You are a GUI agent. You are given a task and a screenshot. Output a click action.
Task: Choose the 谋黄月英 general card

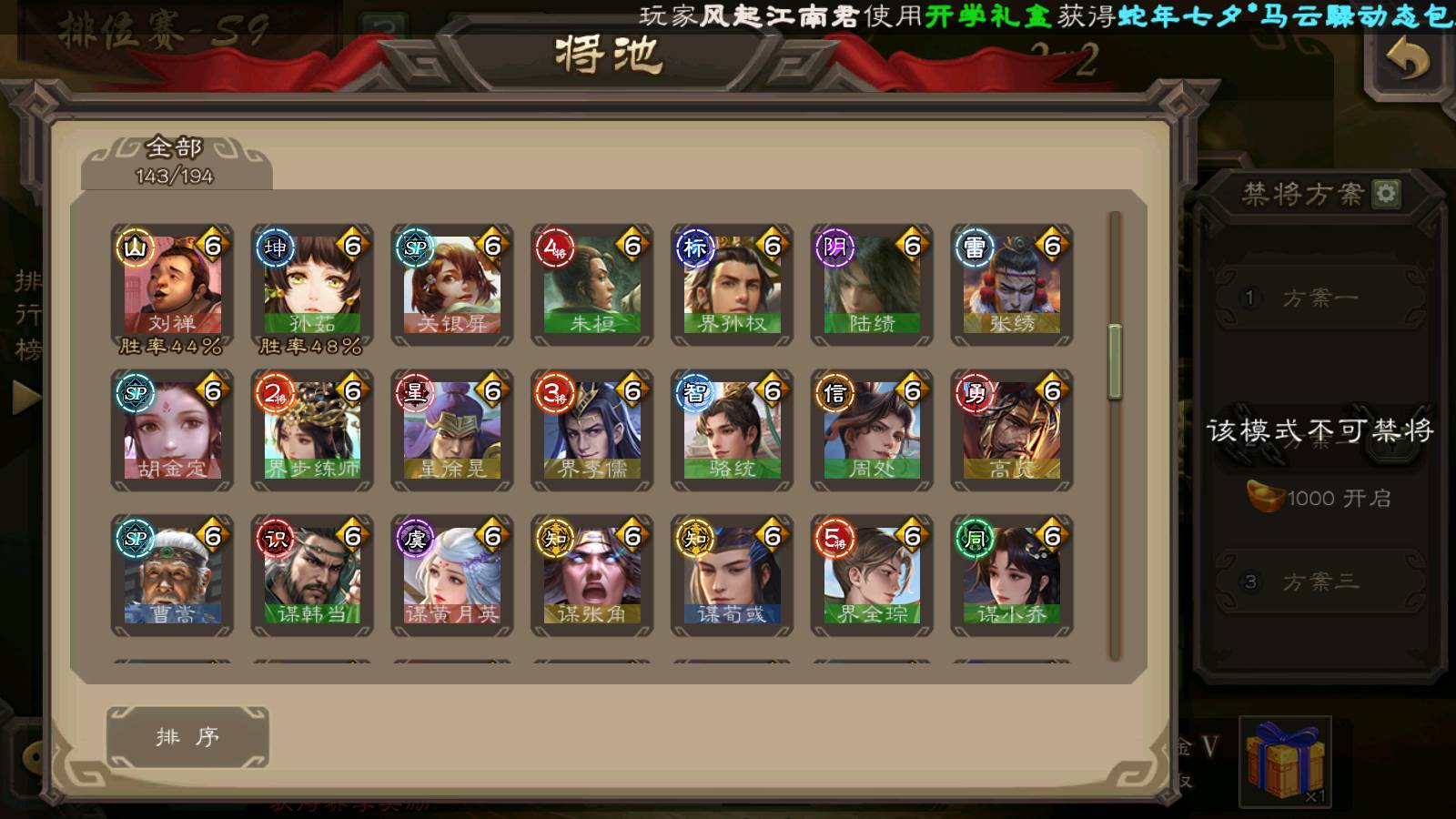click(452, 576)
